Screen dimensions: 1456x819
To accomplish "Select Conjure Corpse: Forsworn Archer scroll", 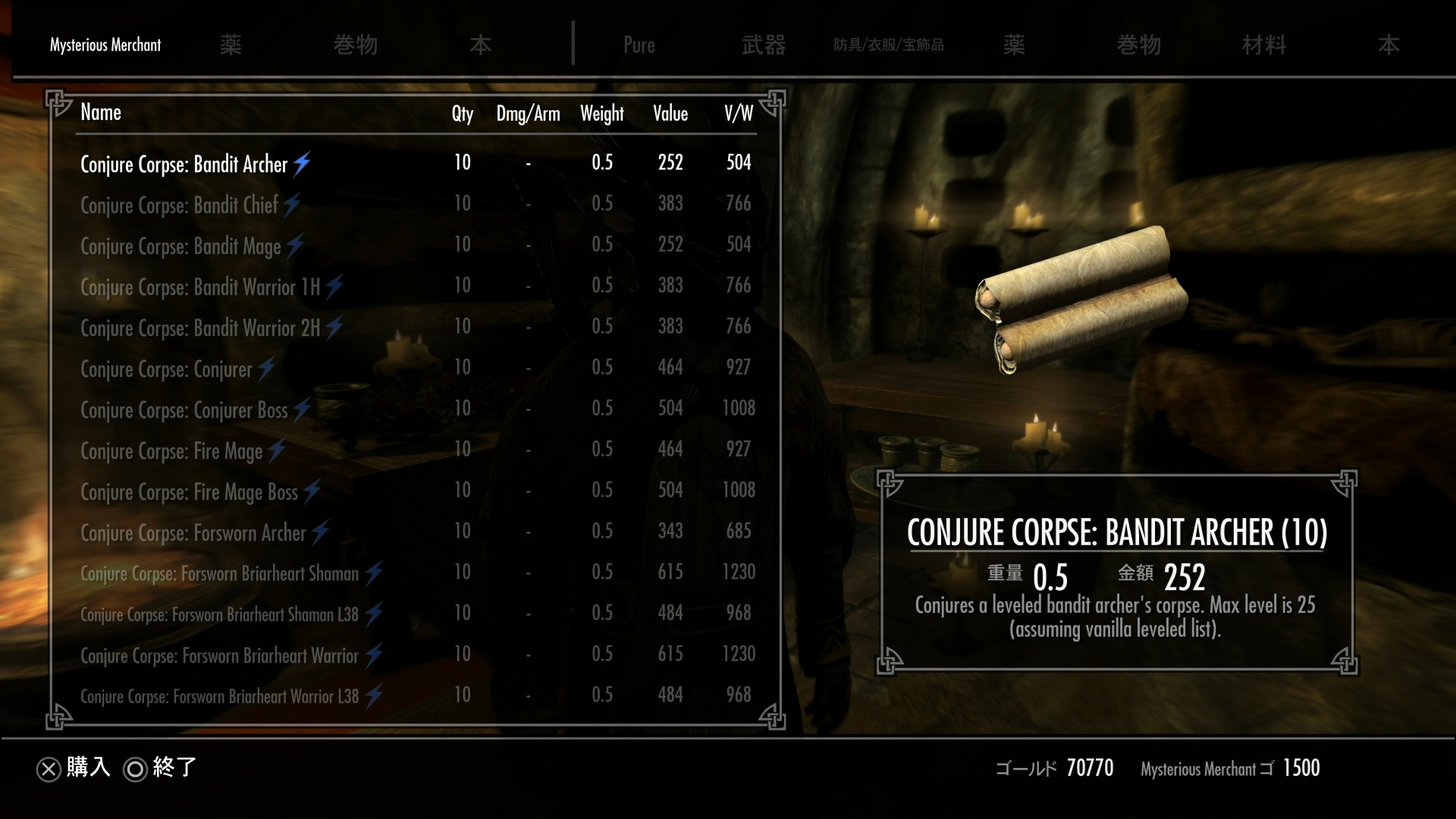I will pos(193,532).
